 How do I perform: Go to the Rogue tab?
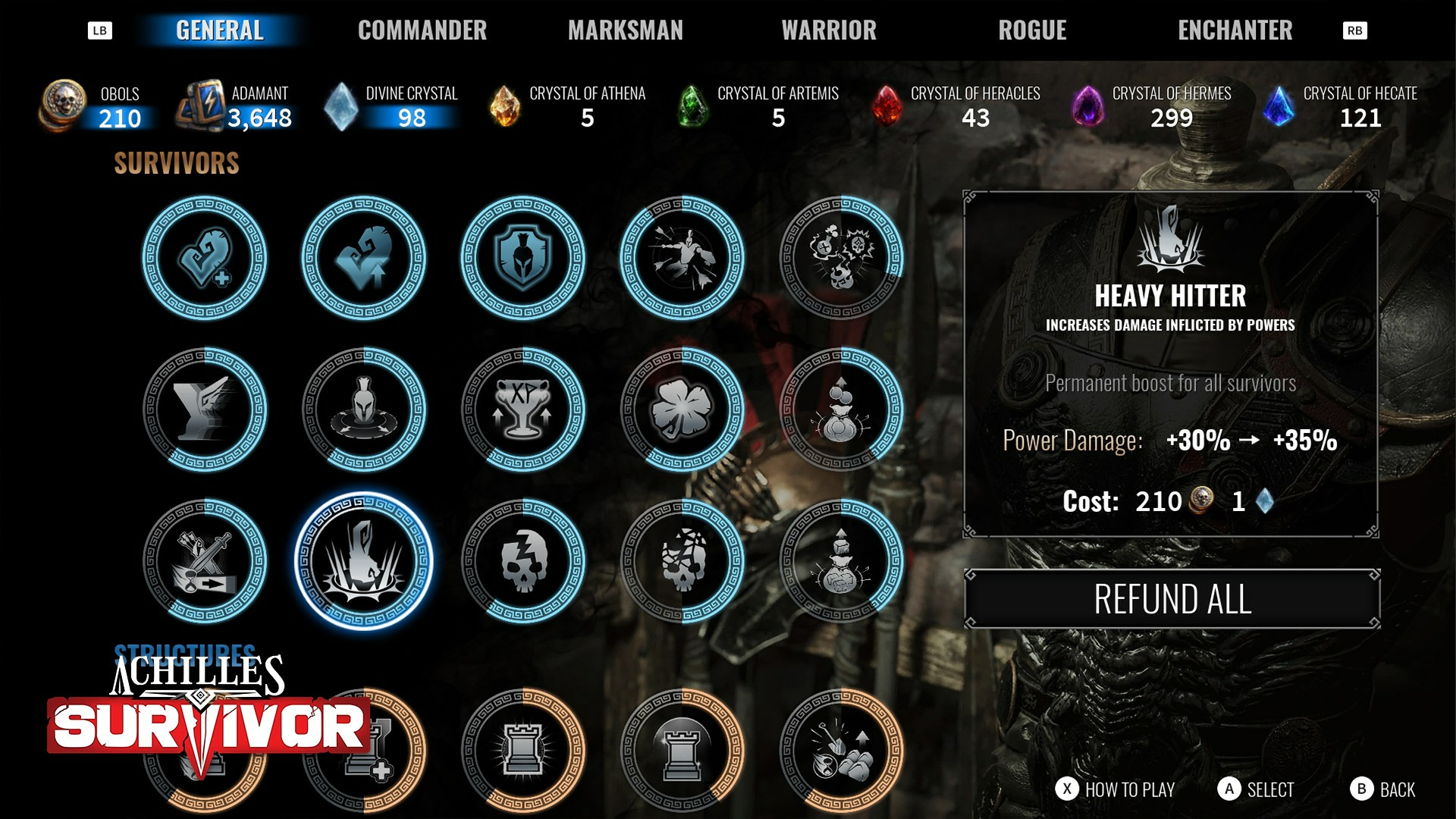coord(1032,30)
